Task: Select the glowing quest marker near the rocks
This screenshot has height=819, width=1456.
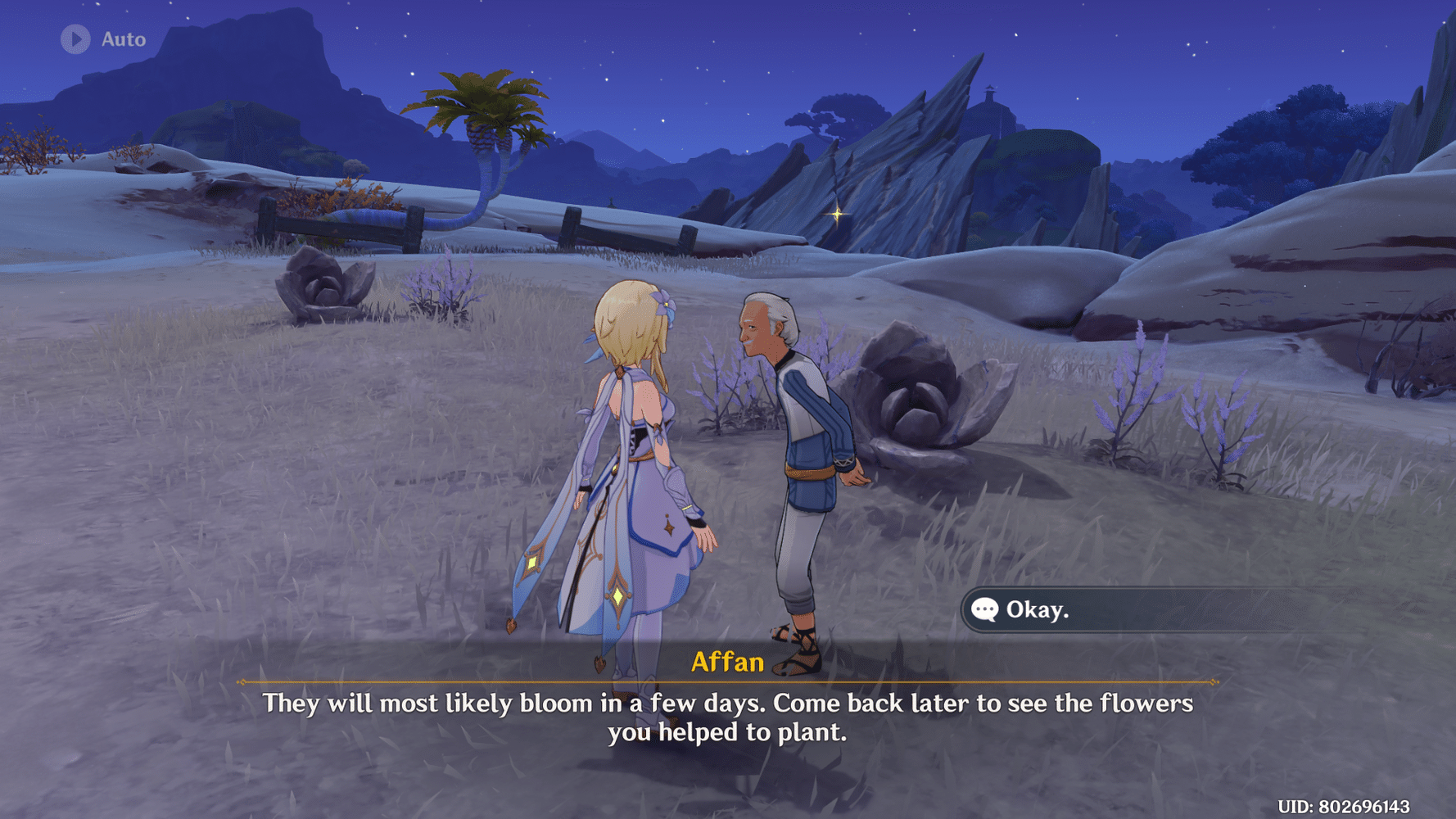Action: (836, 215)
